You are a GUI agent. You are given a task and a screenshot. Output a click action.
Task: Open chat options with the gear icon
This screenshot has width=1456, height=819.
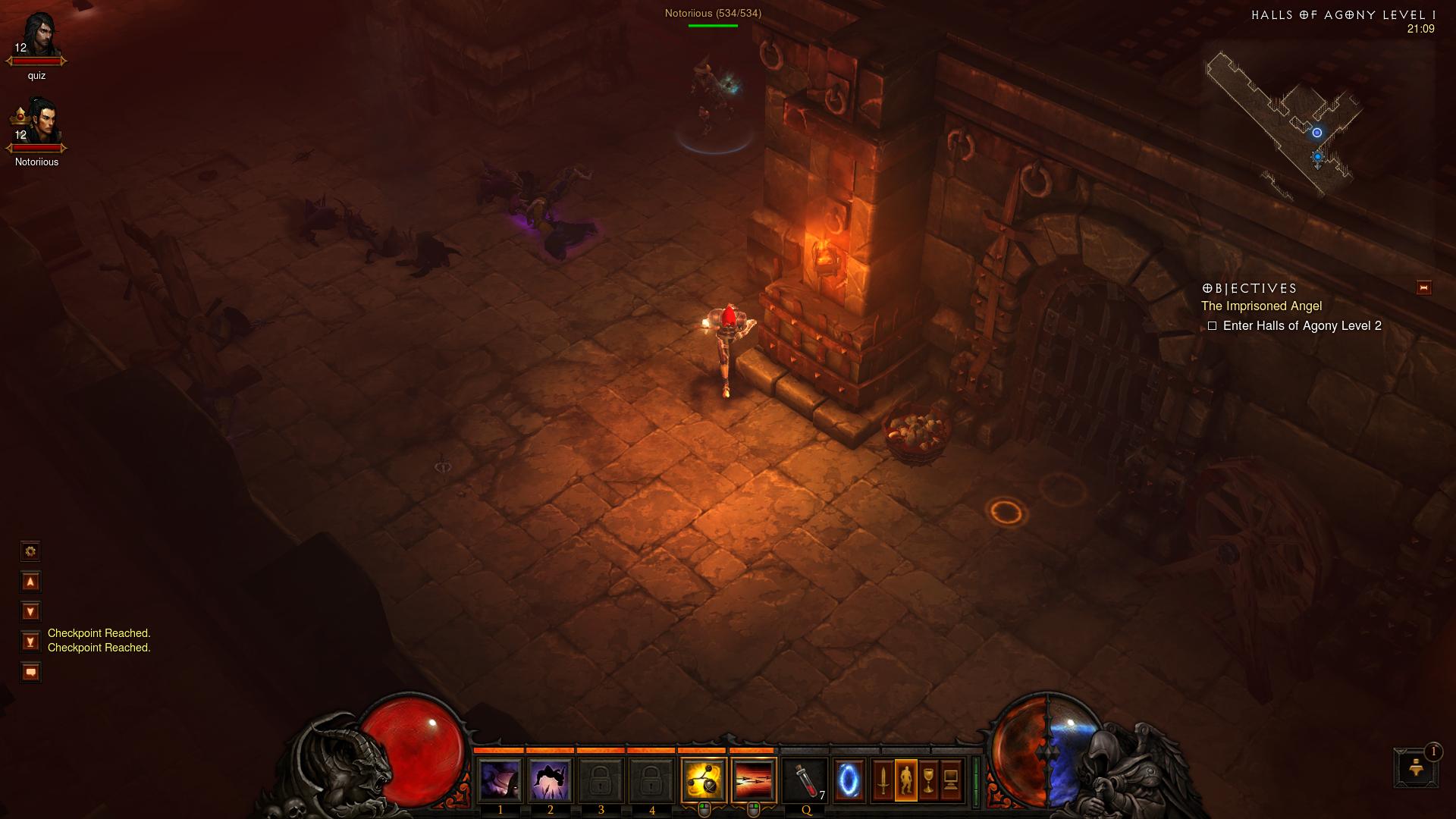[x=30, y=551]
